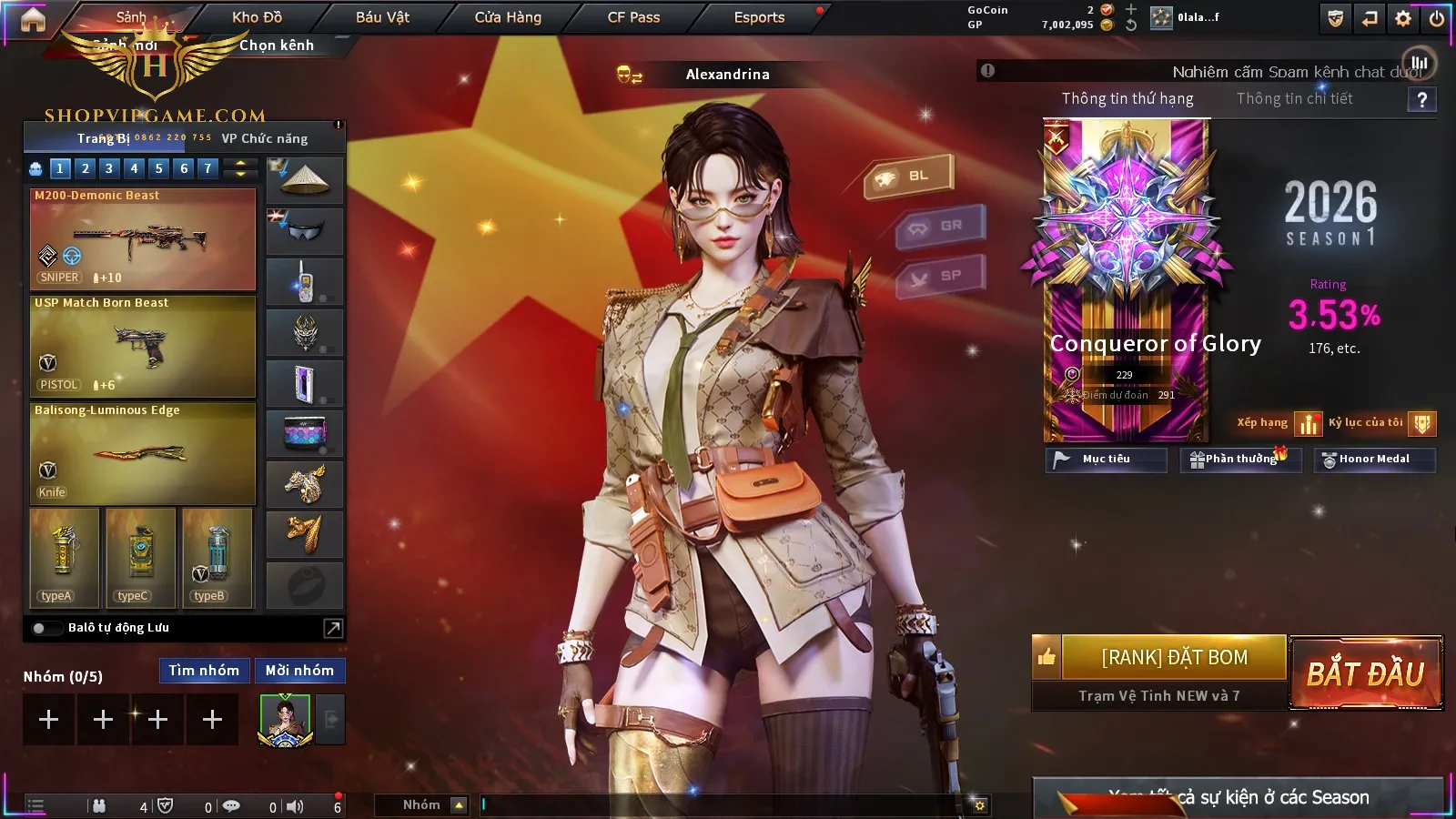1456x819 pixels.
Task: Switch to the VP Chức năng tab
Action: [x=265, y=138]
